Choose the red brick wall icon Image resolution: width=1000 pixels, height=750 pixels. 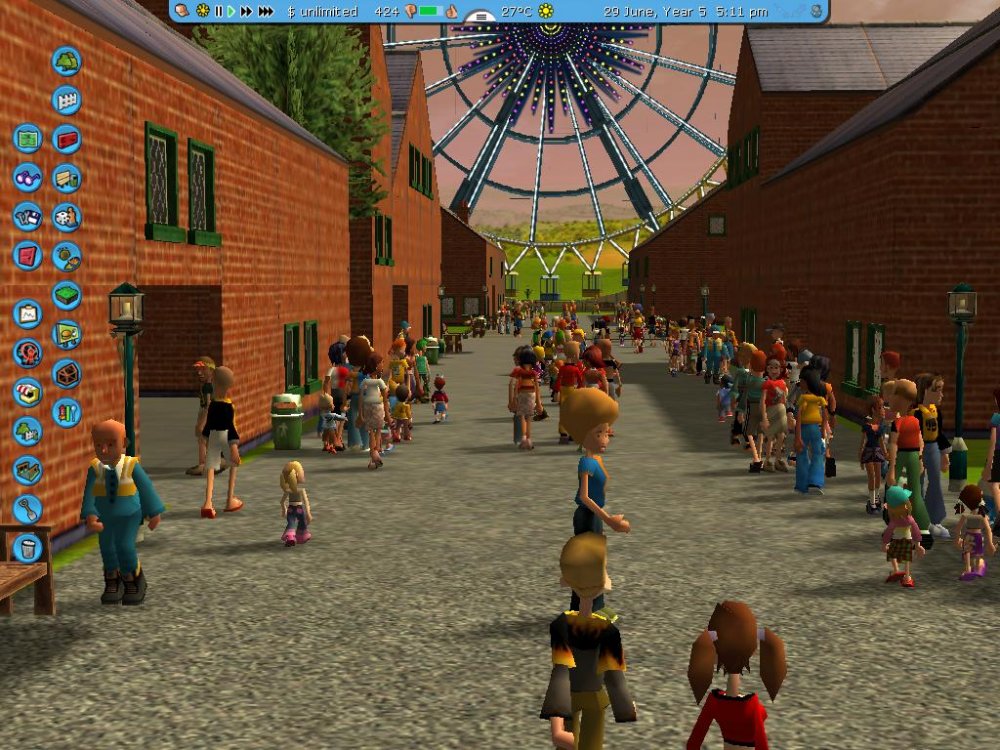click(66, 138)
